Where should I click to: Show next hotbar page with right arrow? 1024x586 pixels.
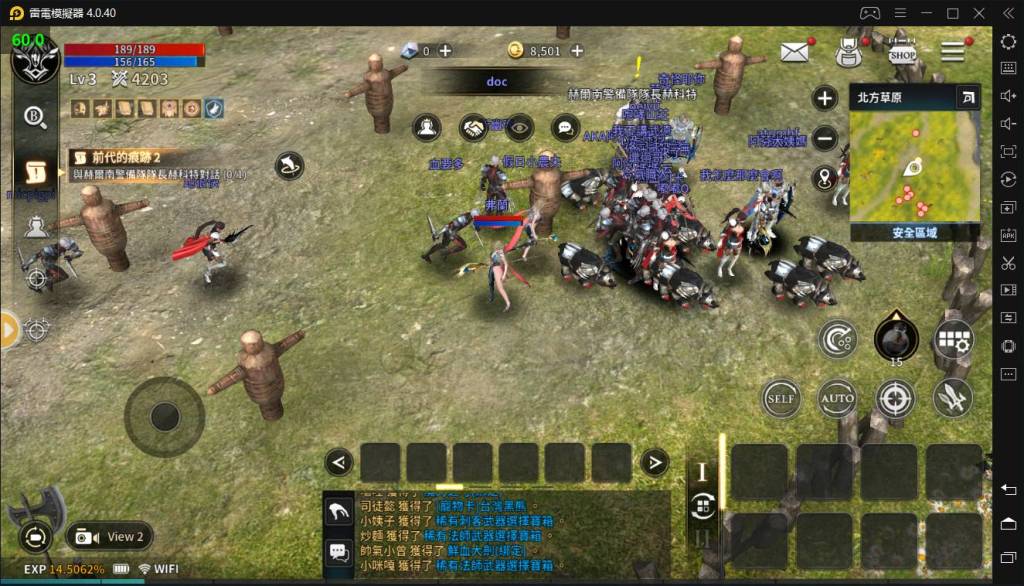(654, 462)
